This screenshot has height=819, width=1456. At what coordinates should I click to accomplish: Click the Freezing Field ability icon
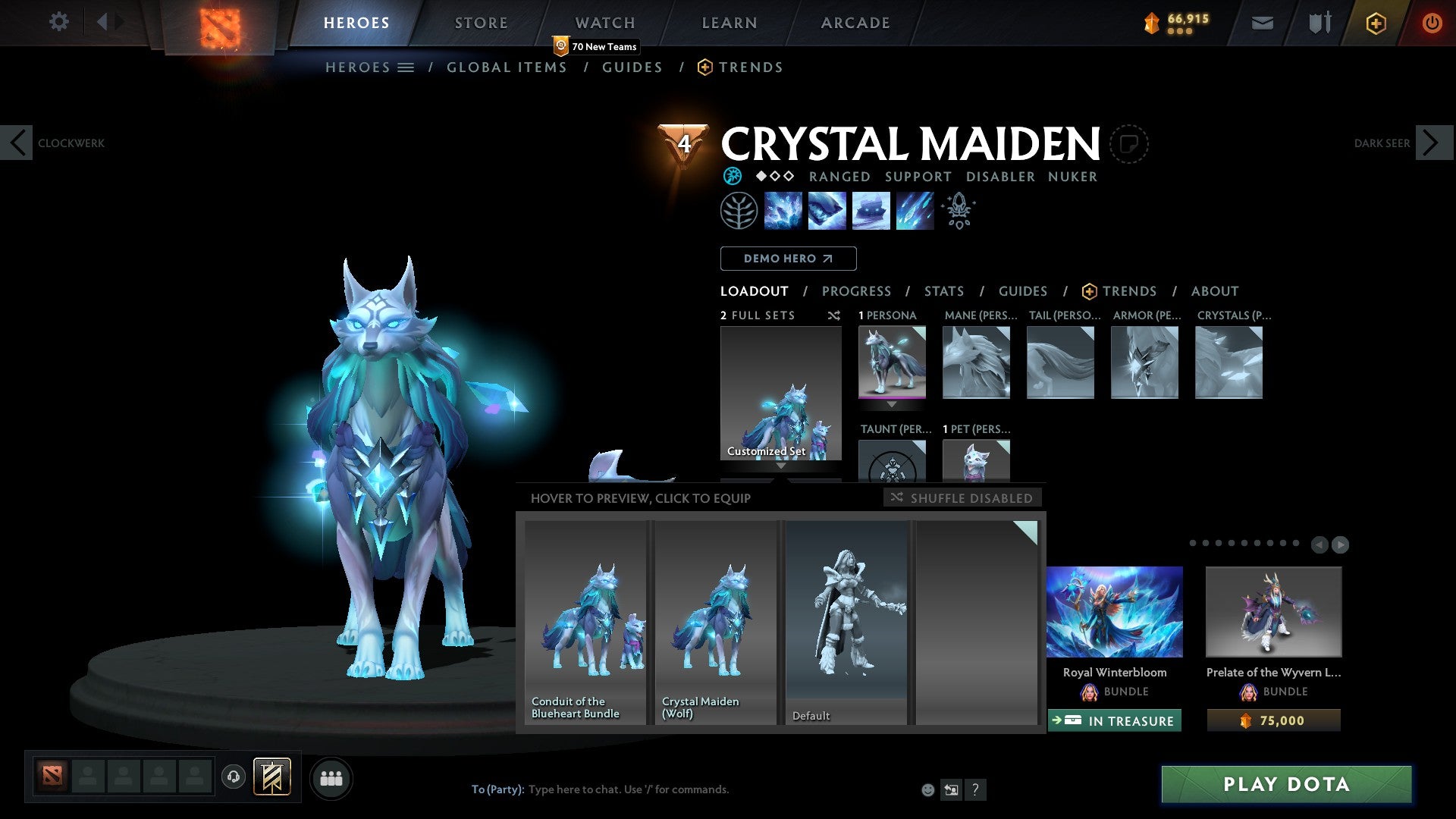(x=914, y=211)
